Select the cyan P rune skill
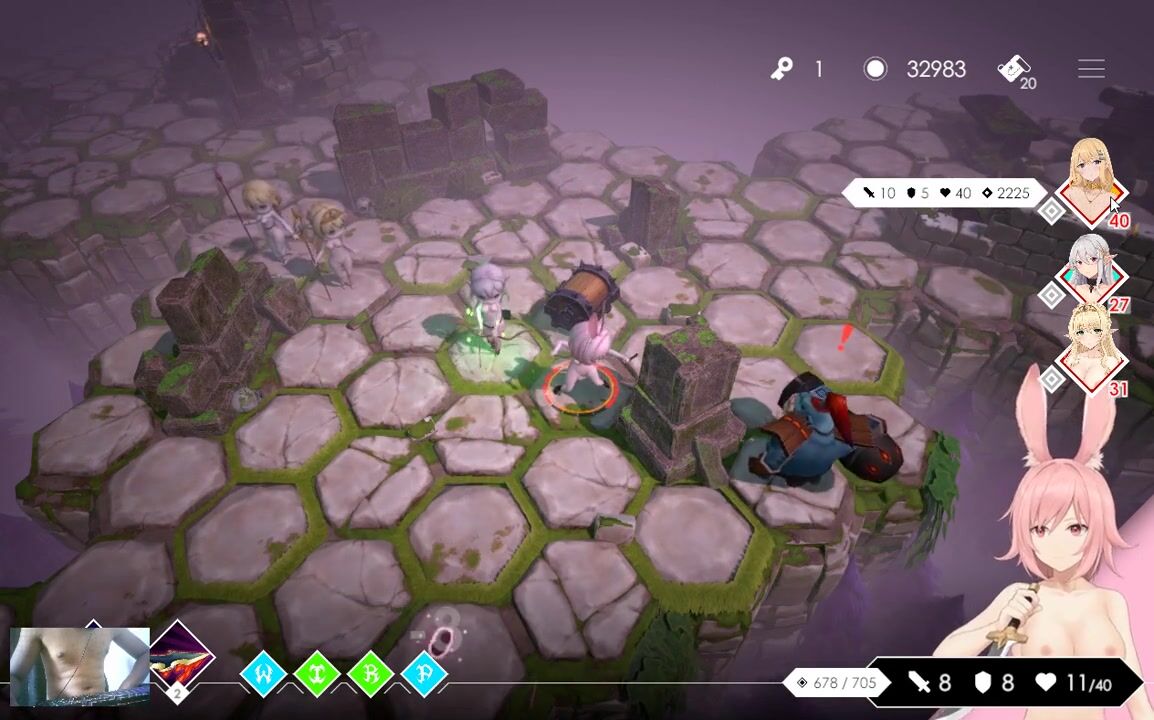 424,675
